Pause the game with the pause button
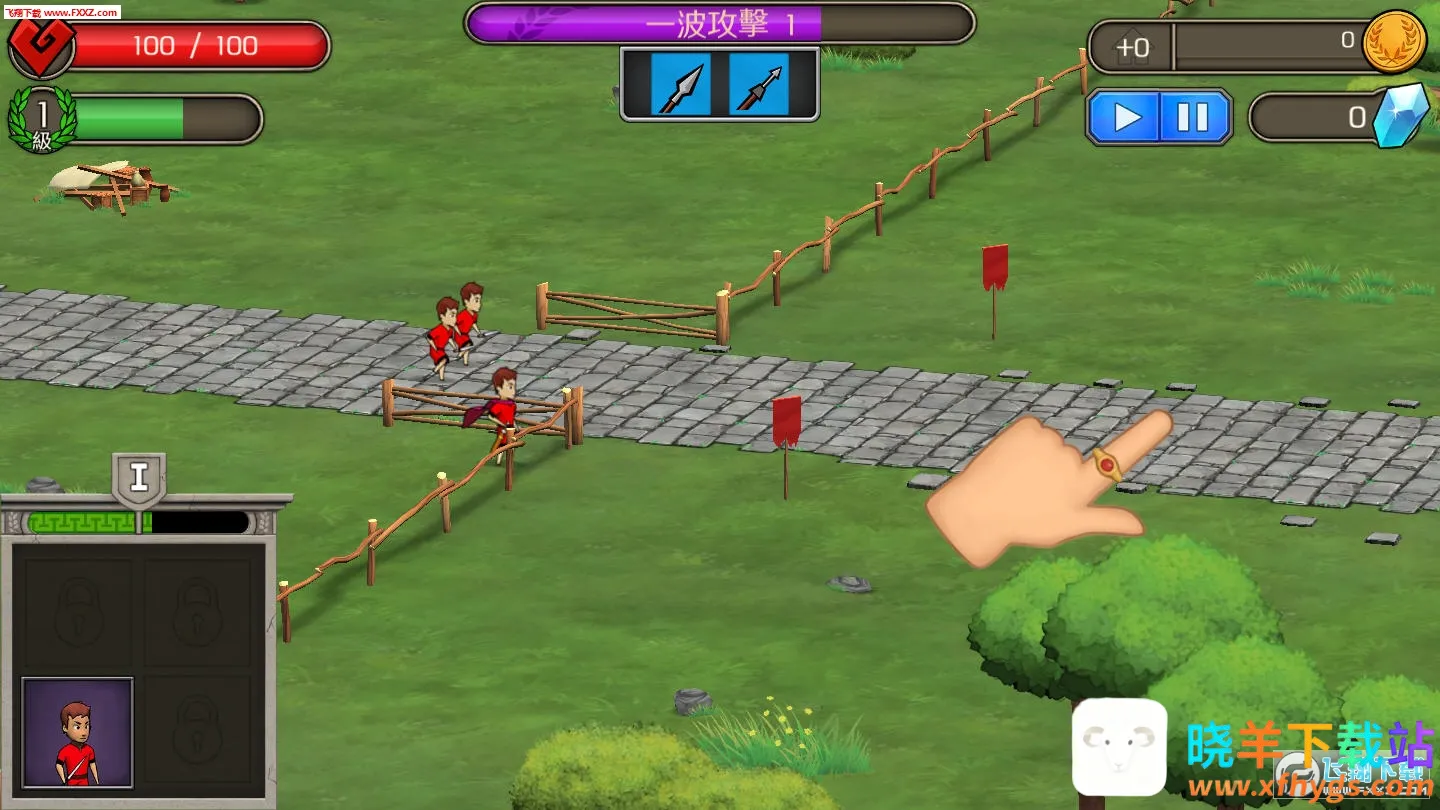 1193,118
